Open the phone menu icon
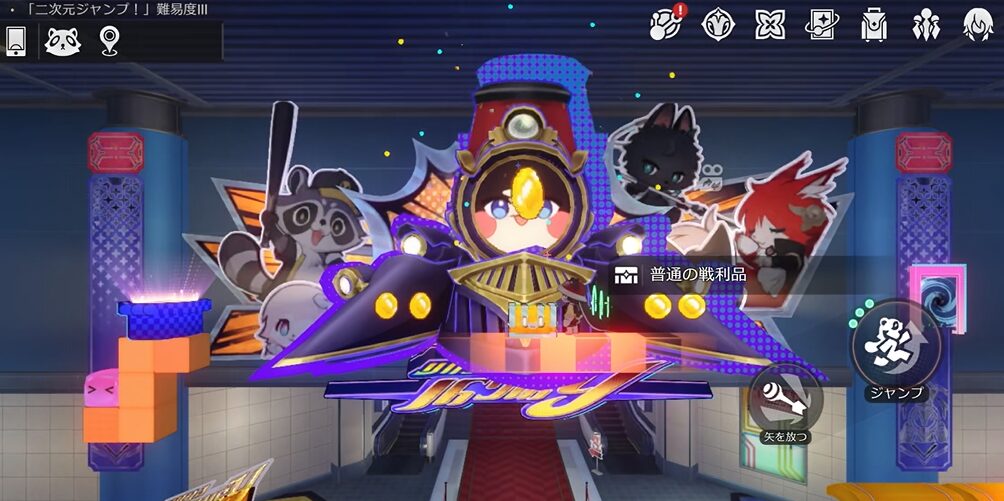1004x501 pixels. (16, 41)
